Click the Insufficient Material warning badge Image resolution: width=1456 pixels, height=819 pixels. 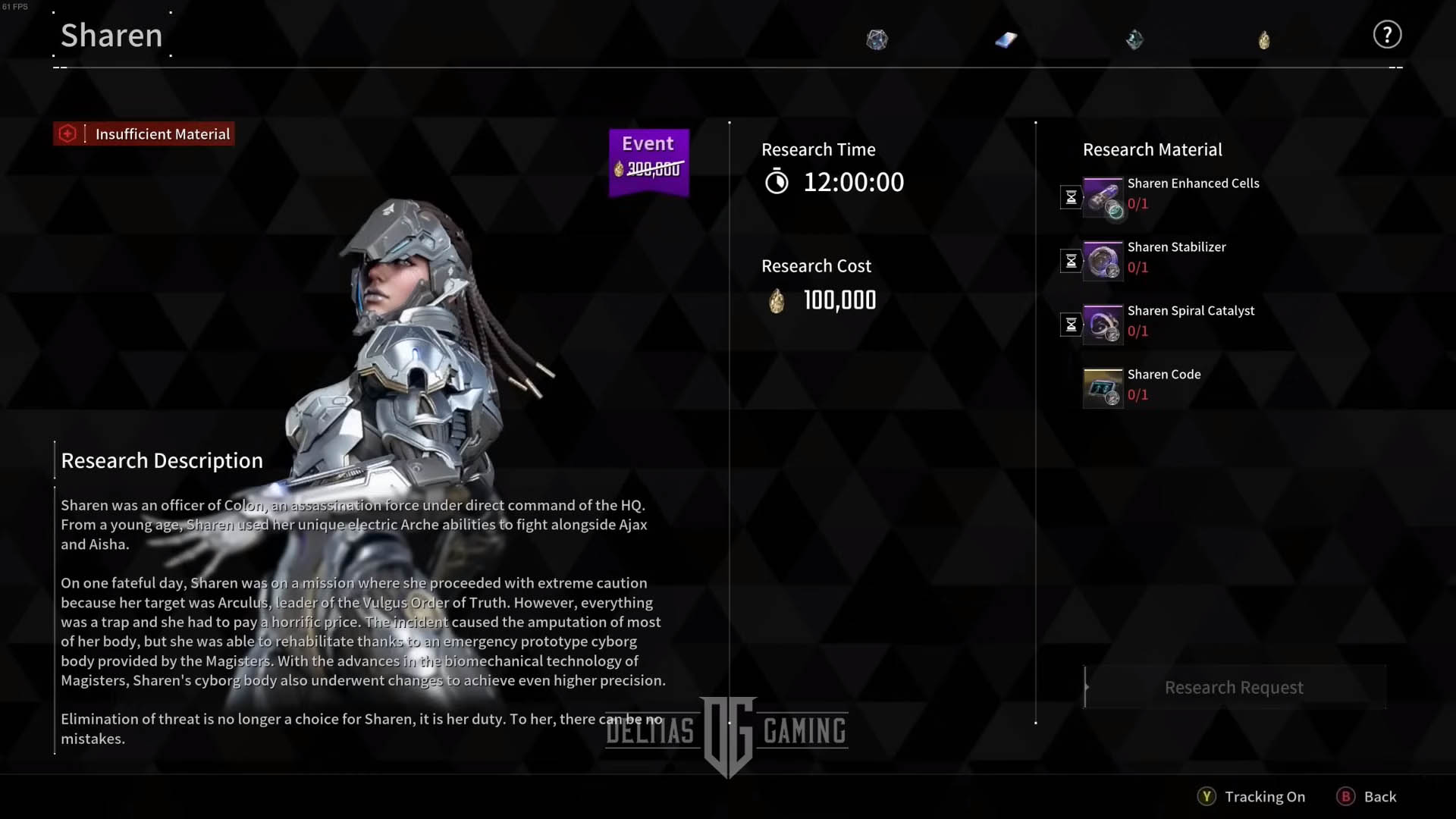pos(144,134)
